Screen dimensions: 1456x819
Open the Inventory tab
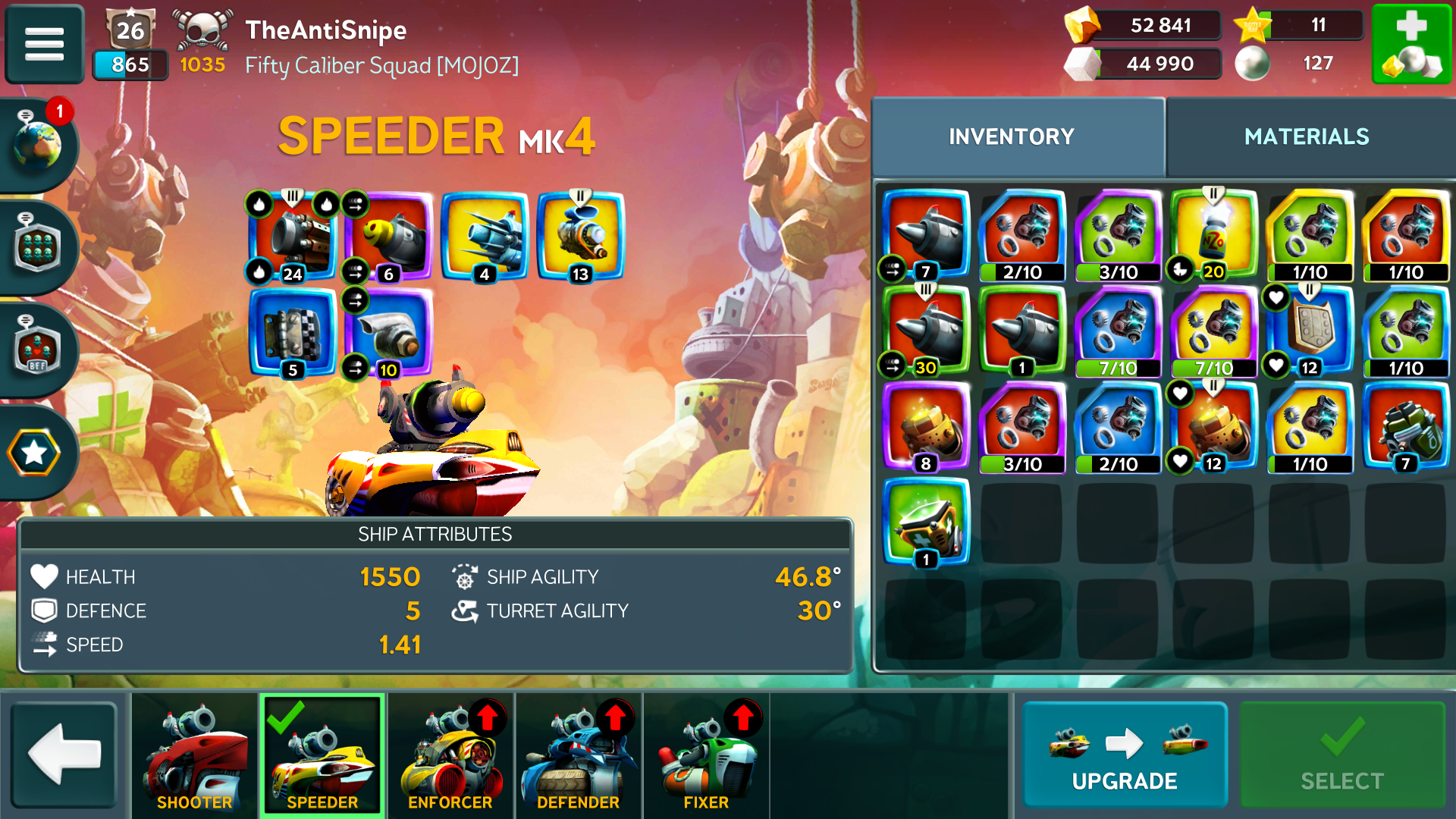(x=1012, y=136)
